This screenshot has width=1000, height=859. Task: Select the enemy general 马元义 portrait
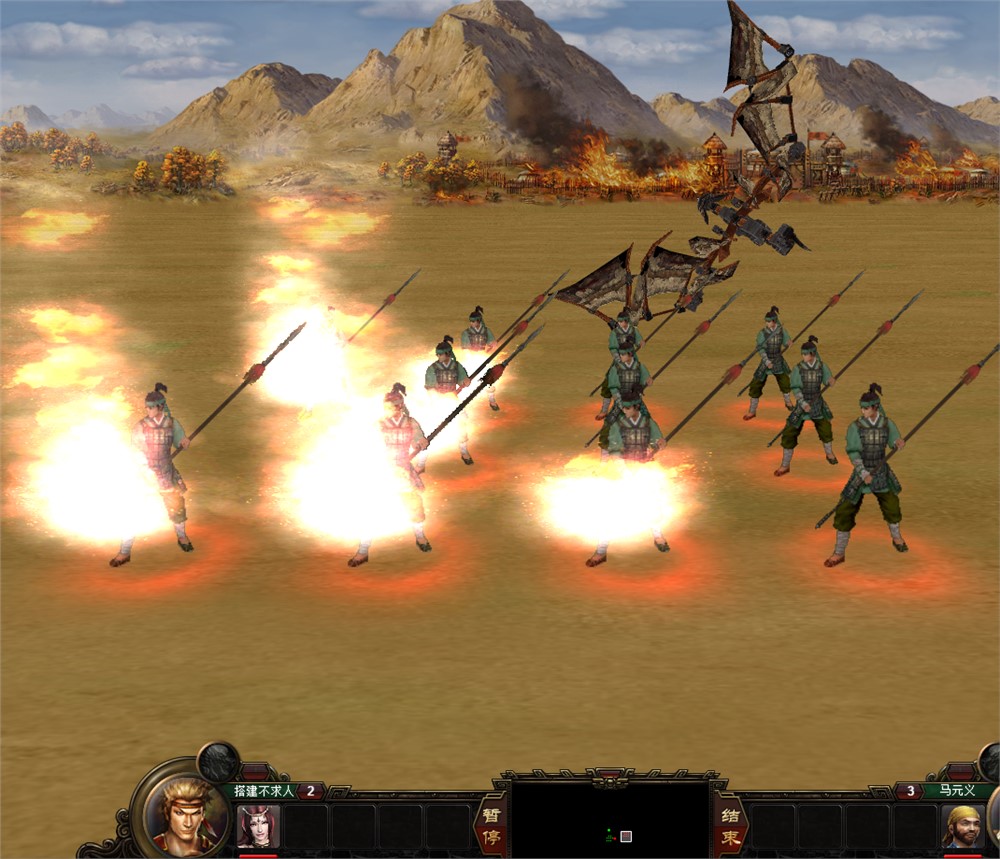tap(963, 827)
